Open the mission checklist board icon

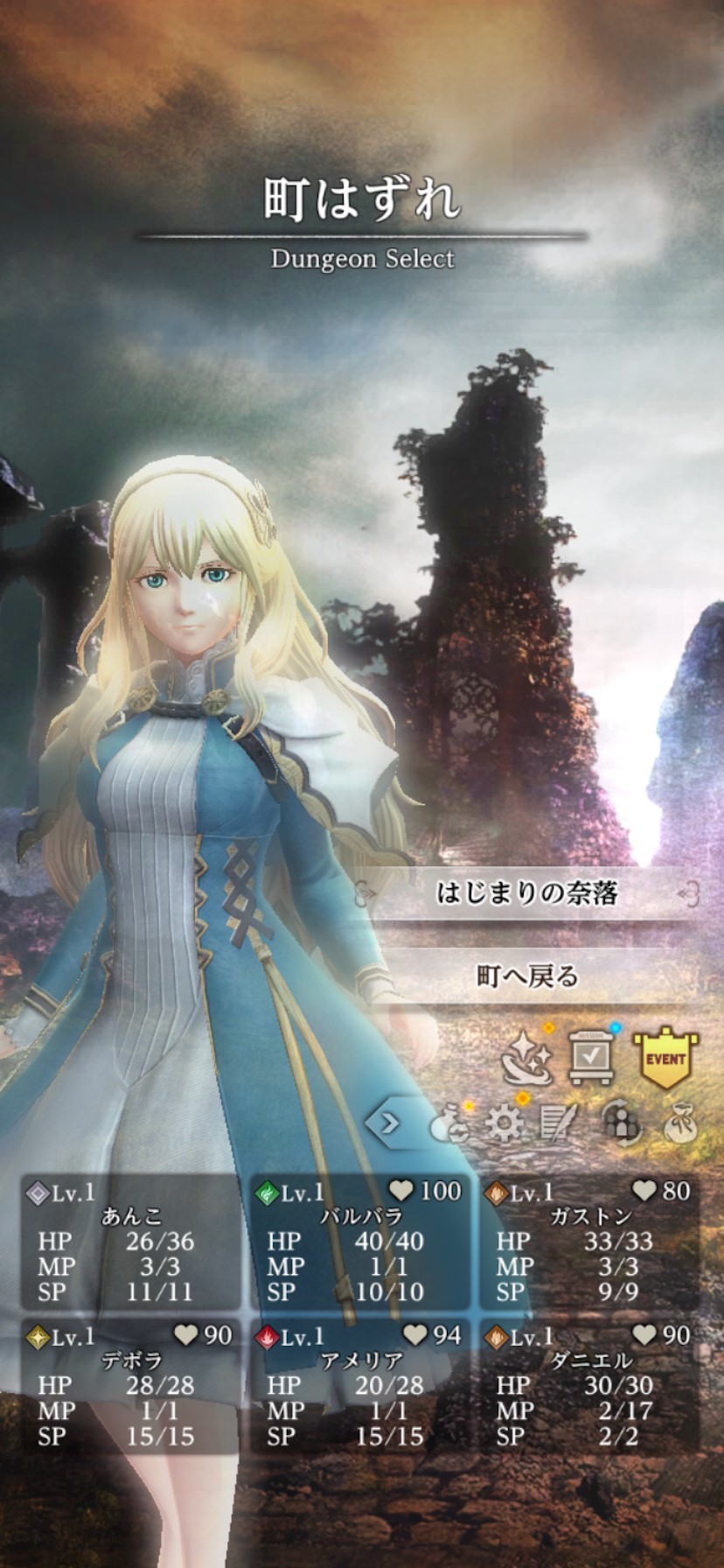pyautogui.click(x=591, y=1057)
